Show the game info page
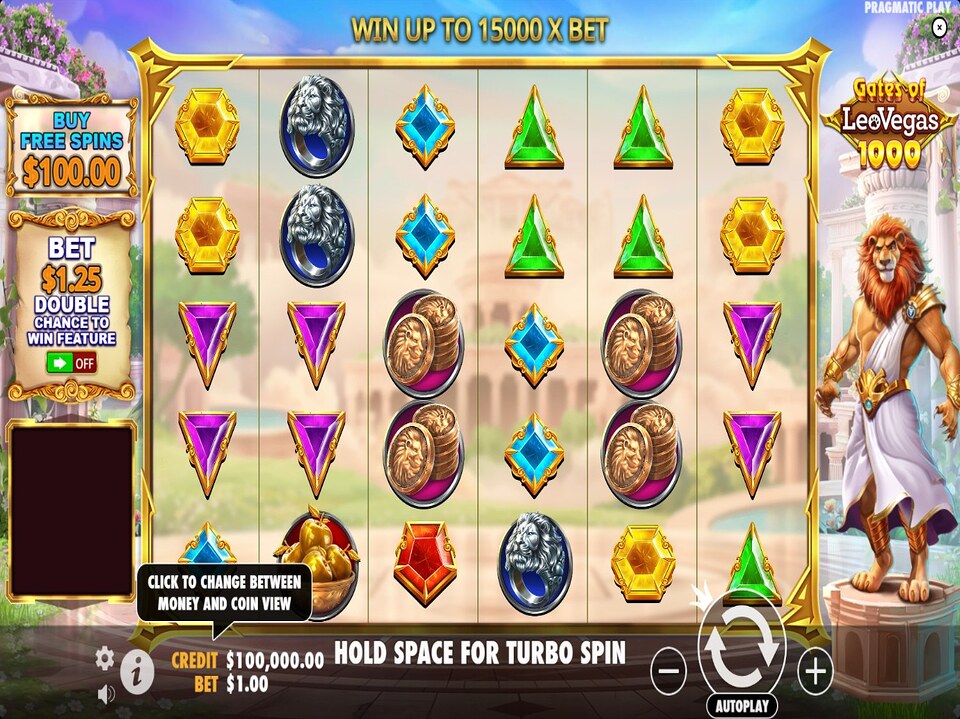Image resolution: width=960 pixels, height=719 pixels. click(x=137, y=674)
